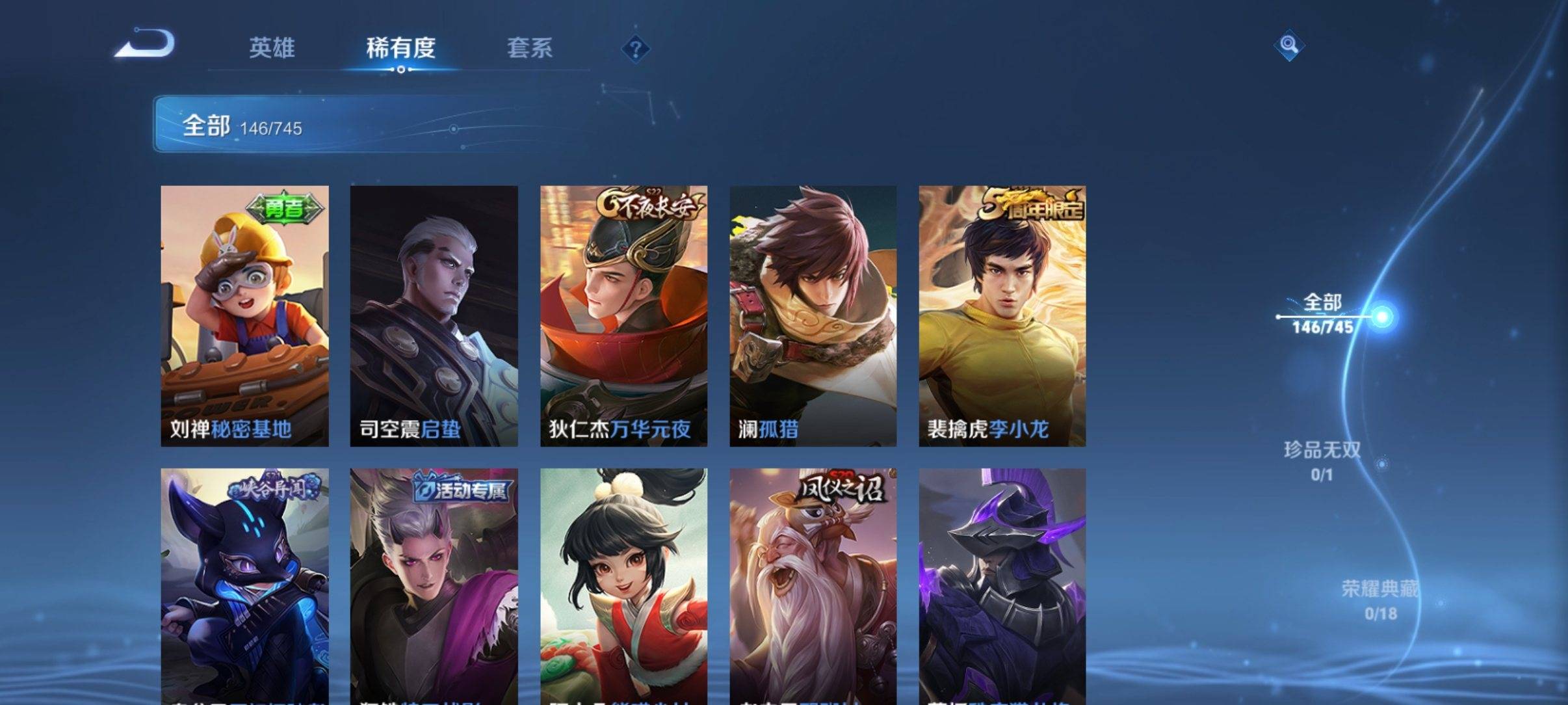Select the black fox skin card
Image resolution: width=1568 pixels, height=705 pixels.
click(x=244, y=585)
